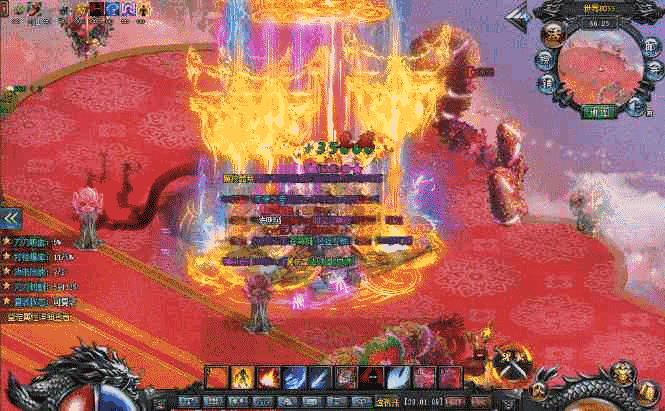The height and width of the screenshot is (411, 665).
Task: Cast the fireball skill in the hotbar
Action: (x=268, y=377)
